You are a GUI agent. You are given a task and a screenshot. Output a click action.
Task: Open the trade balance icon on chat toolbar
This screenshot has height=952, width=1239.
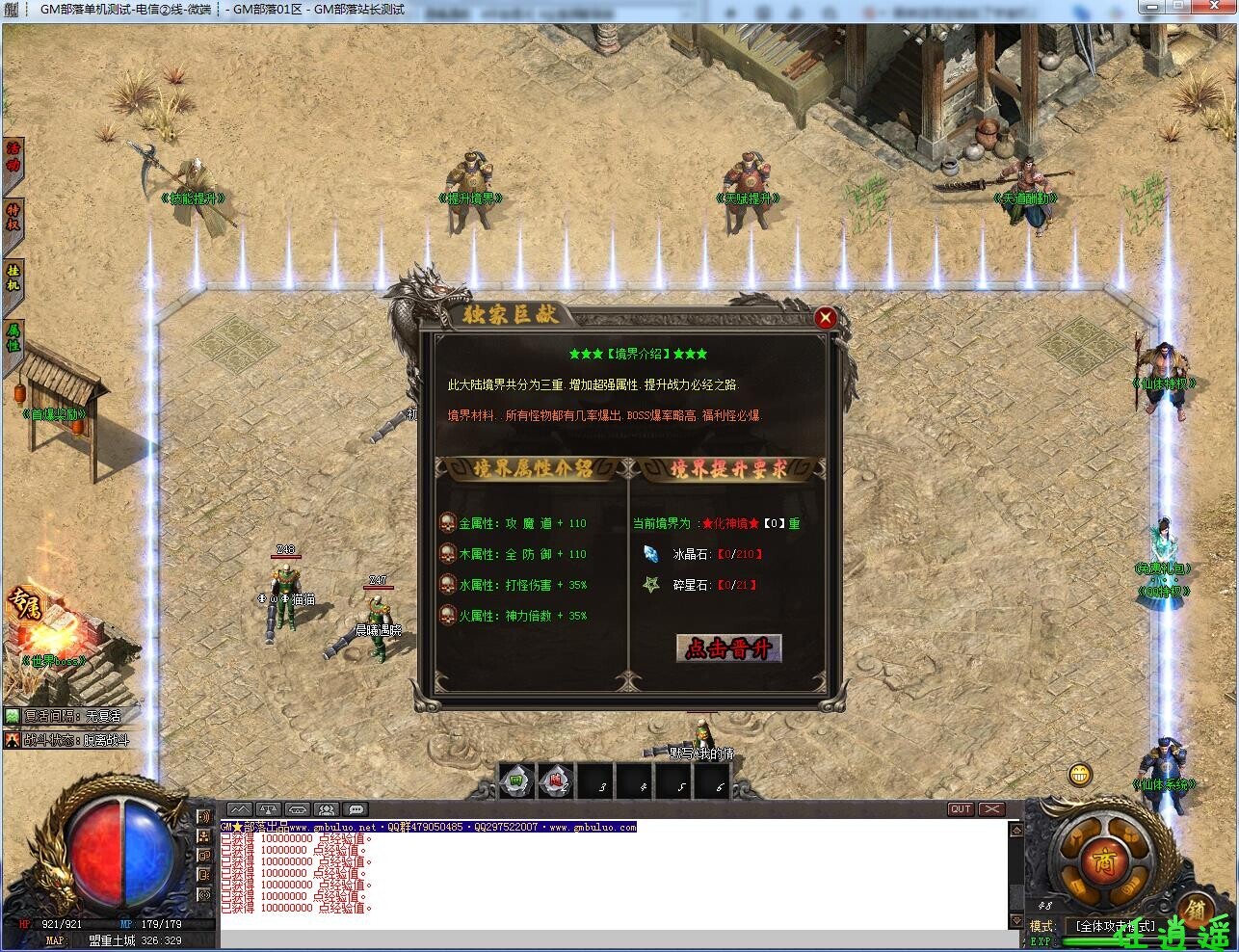click(267, 808)
